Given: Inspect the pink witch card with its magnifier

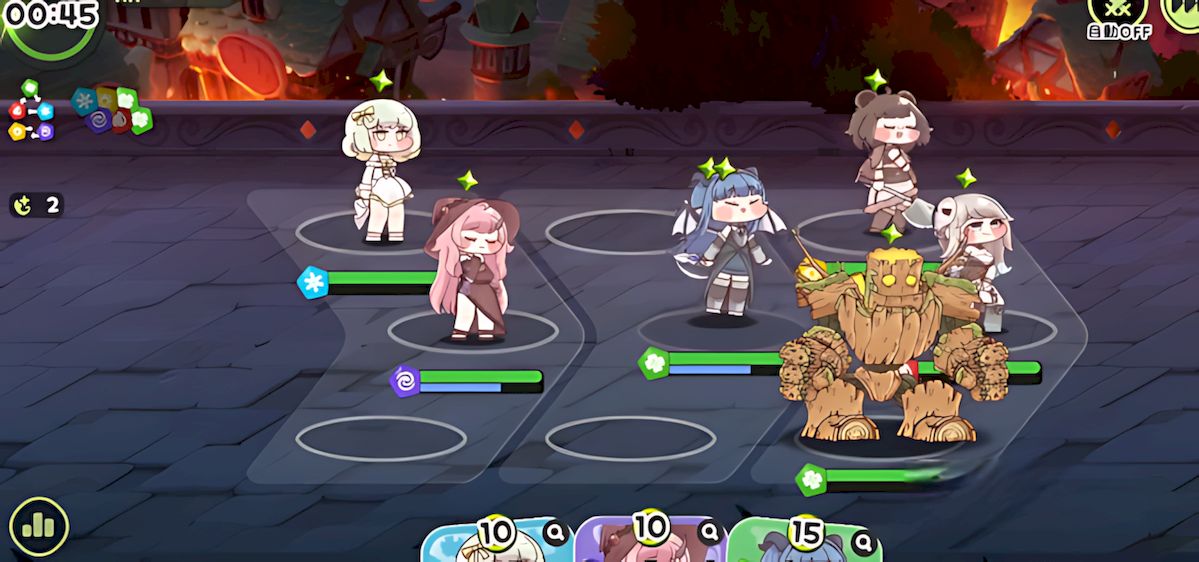Looking at the screenshot, I should (x=710, y=533).
